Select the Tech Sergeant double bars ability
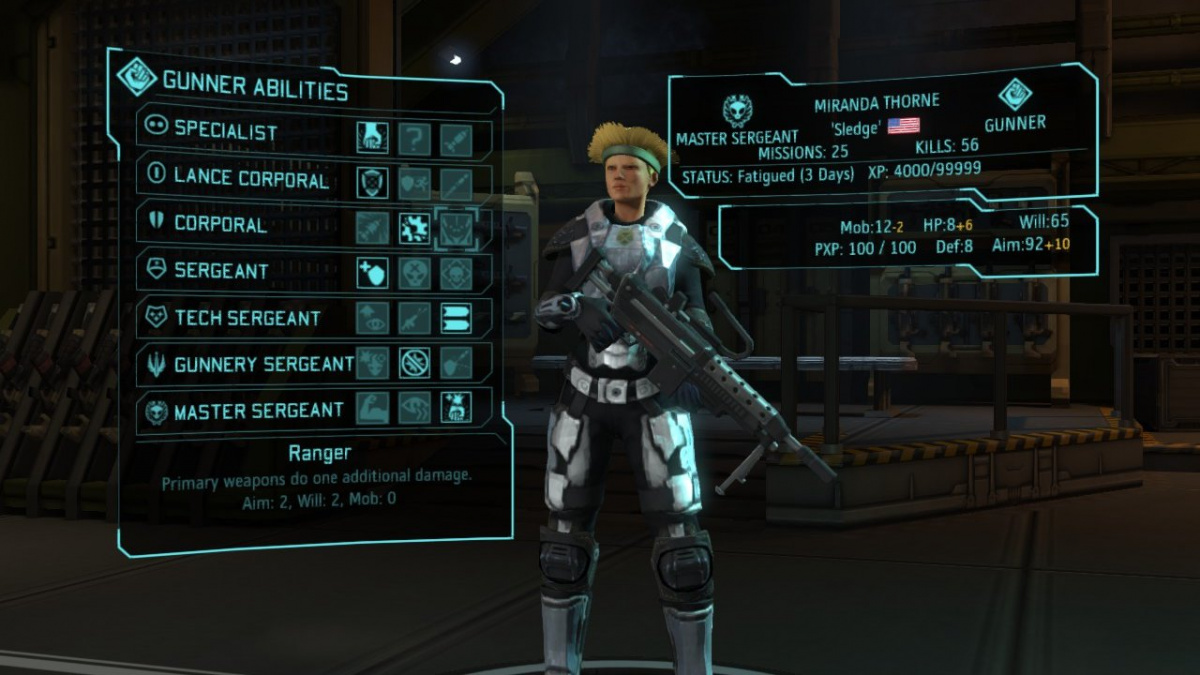The height and width of the screenshot is (675, 1200). 457,318
